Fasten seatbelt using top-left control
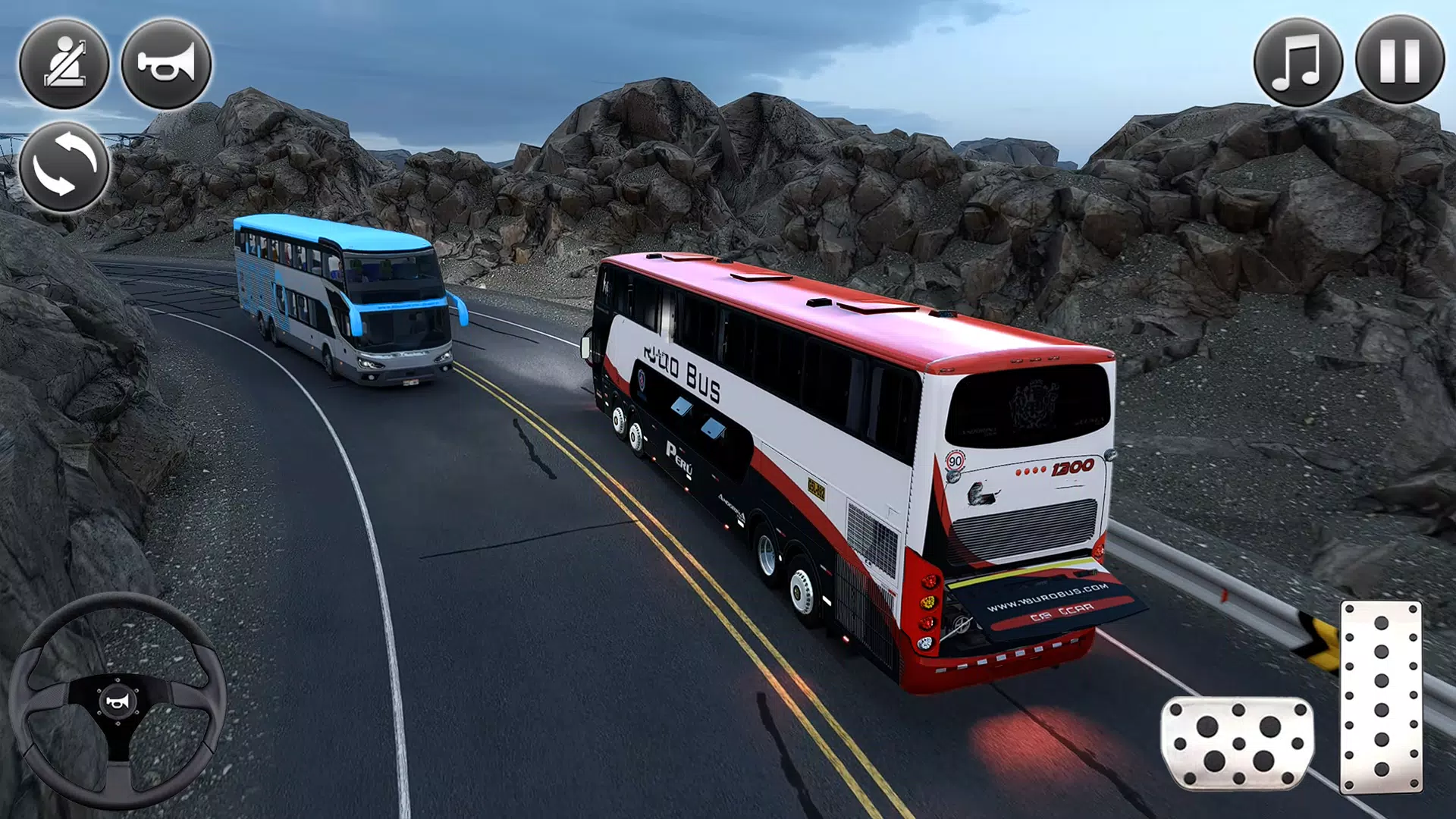 click(x=67, y=64)
